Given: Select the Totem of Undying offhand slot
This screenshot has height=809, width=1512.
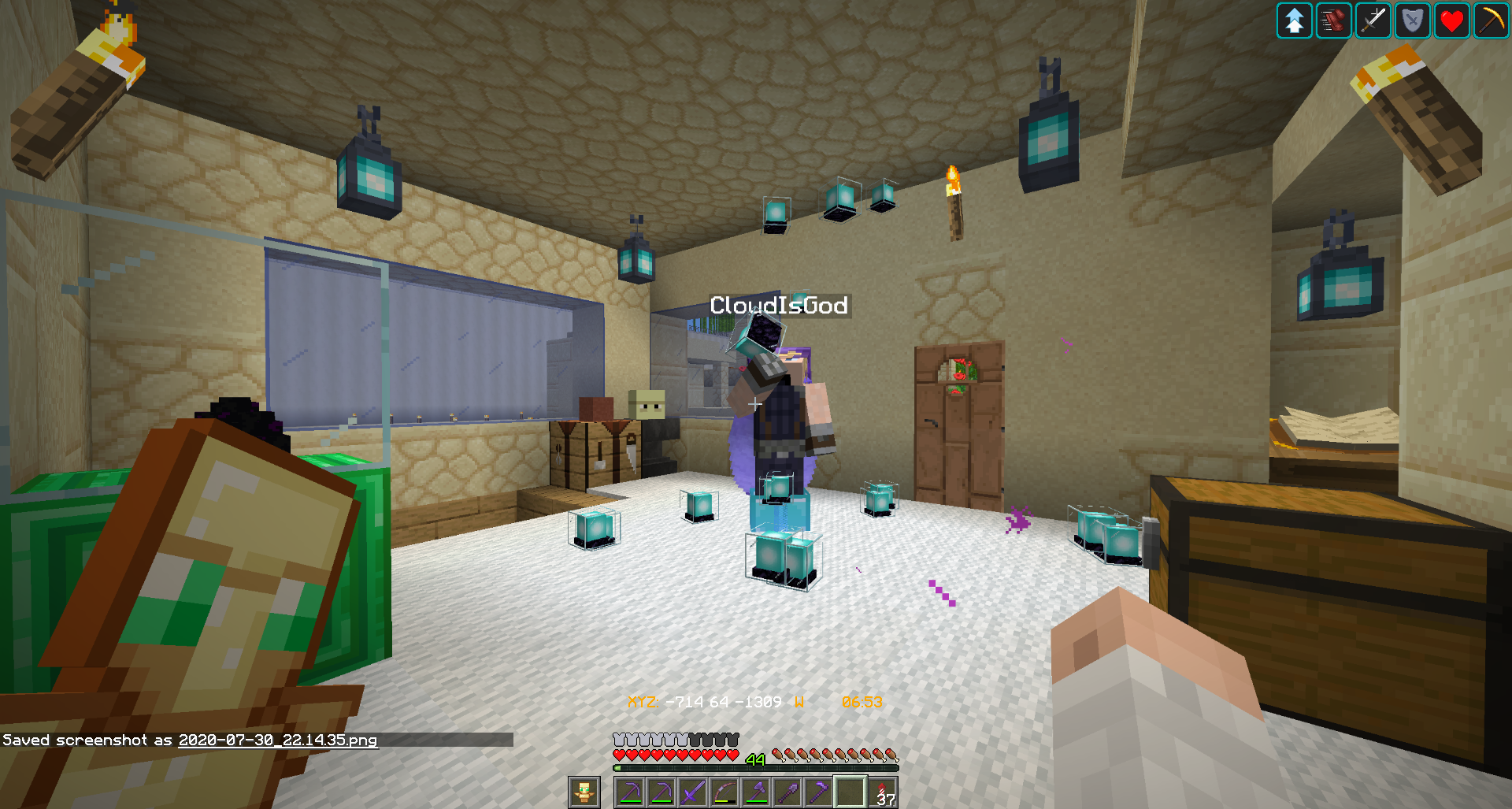Looking at the screenshot, I should pos(584,791).
